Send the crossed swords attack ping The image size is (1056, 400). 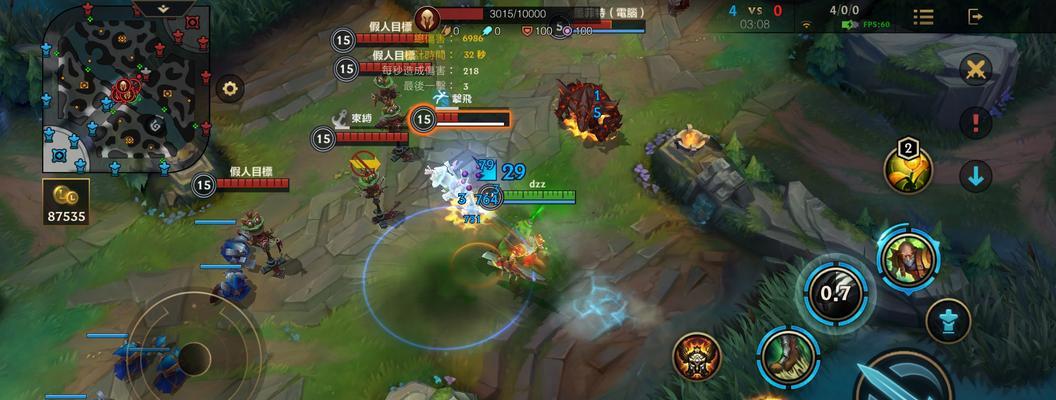point(975,69)
